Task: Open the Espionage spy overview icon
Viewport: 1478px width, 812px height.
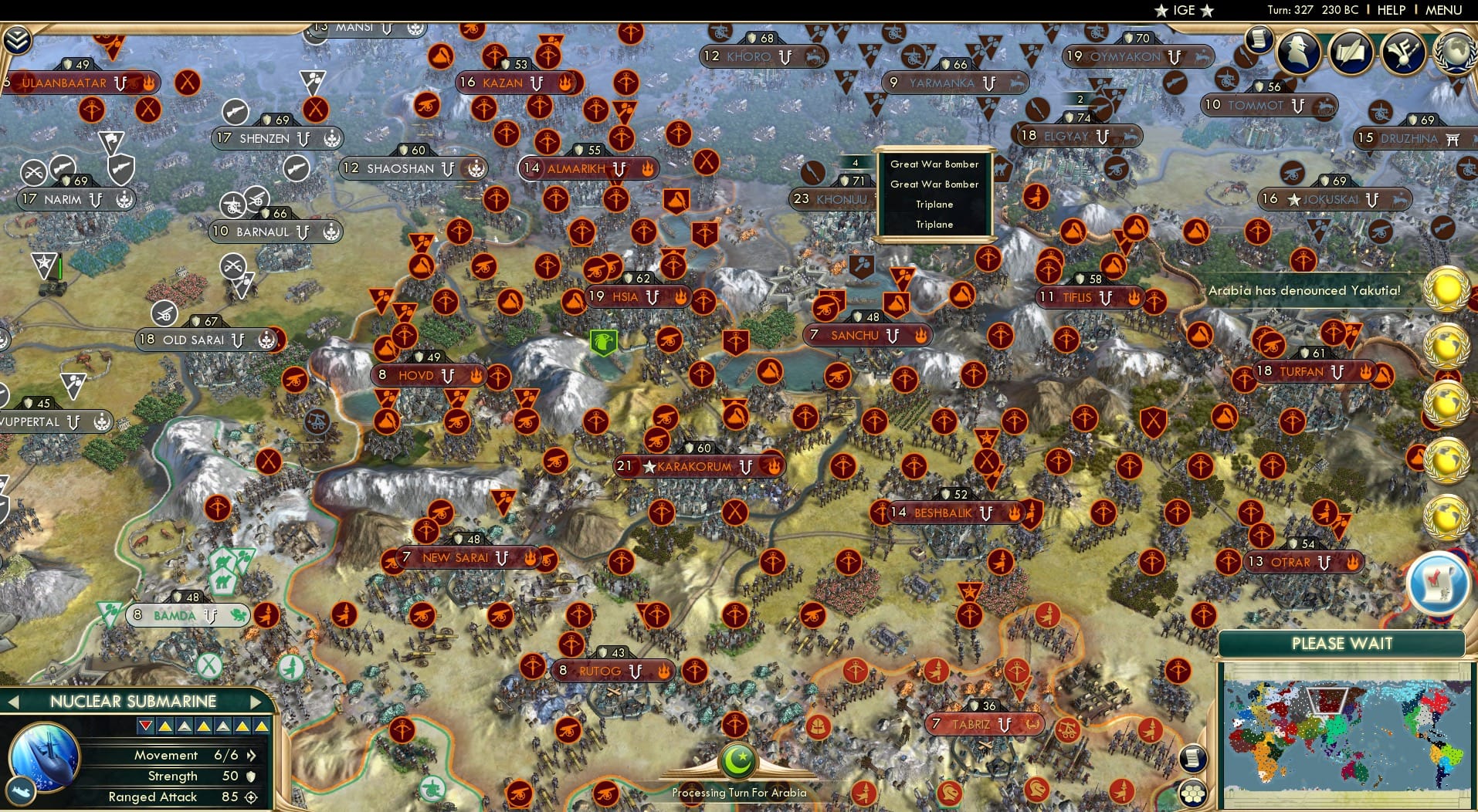Action: coord(1297,52)
